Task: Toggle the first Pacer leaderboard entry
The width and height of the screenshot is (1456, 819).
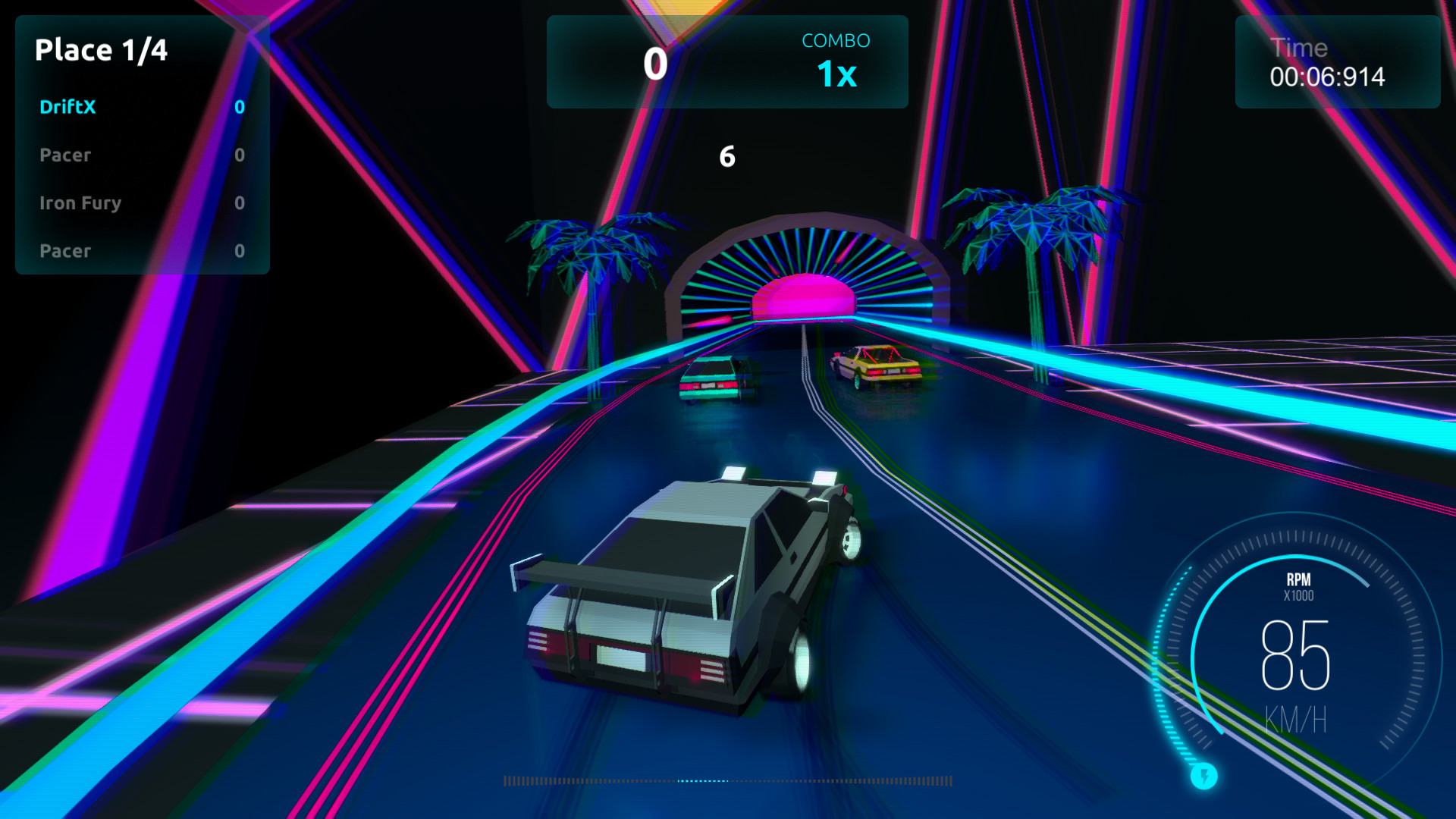Action: tap(64, 155)
